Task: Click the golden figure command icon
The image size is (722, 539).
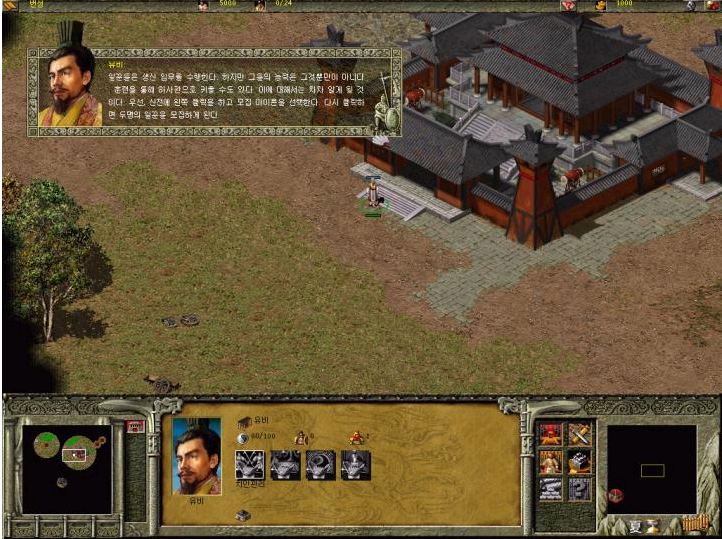Action: point(552,461)
